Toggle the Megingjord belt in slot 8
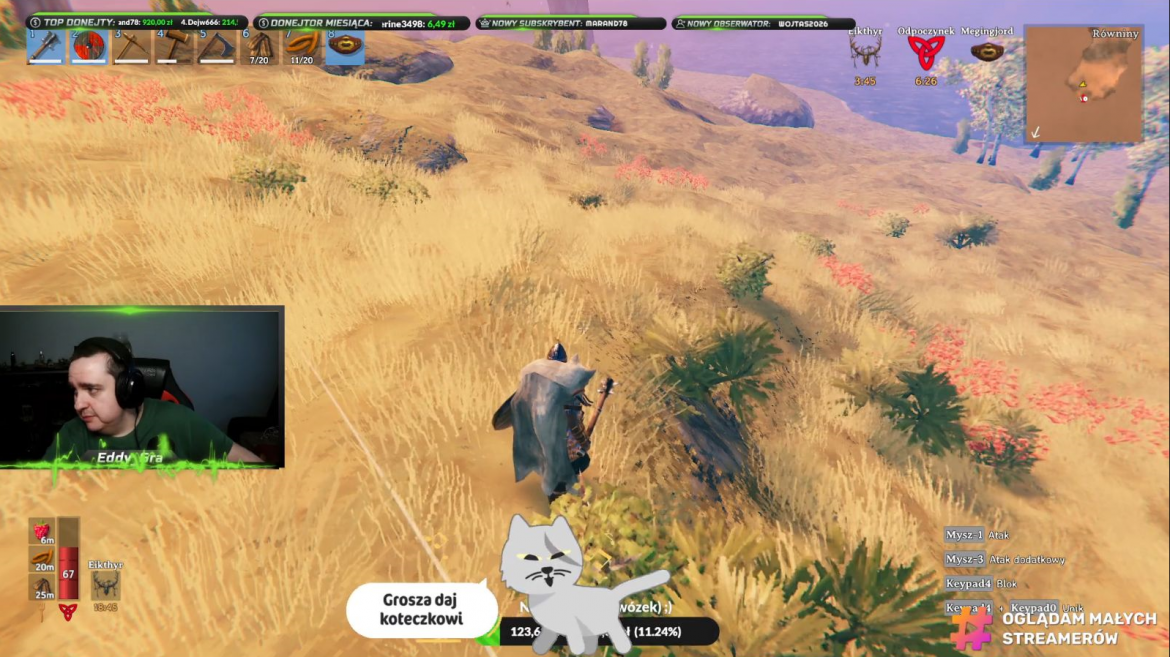Image resolution: width=1170 pixels, height=657 pixels. [345, 47]
